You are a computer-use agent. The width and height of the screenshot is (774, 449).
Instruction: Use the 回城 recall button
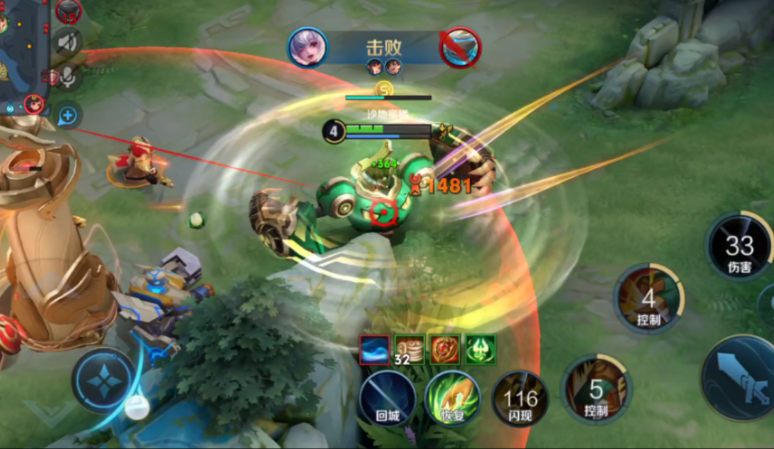[387, 399]
